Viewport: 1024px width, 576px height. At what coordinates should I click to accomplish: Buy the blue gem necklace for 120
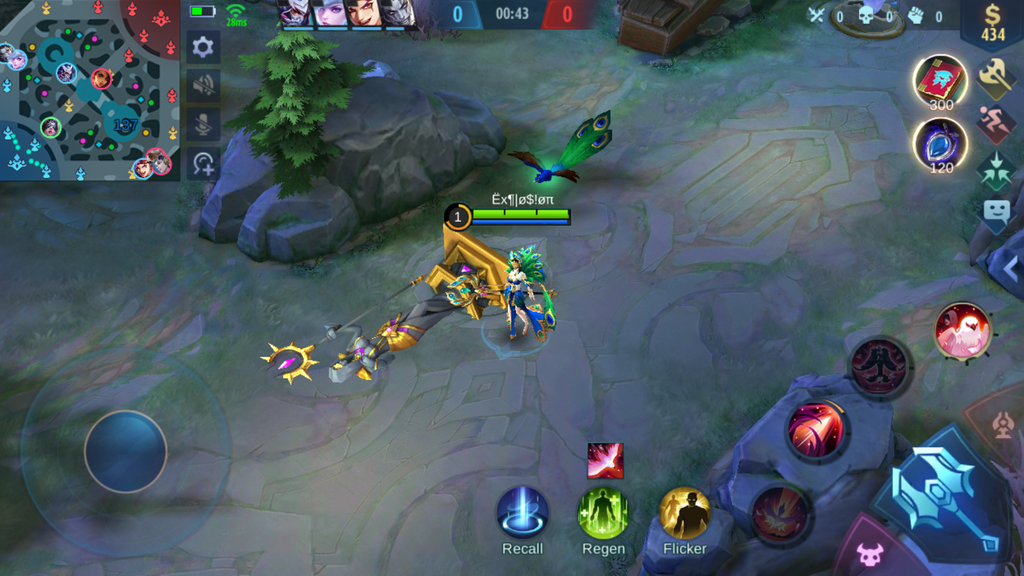941,143
